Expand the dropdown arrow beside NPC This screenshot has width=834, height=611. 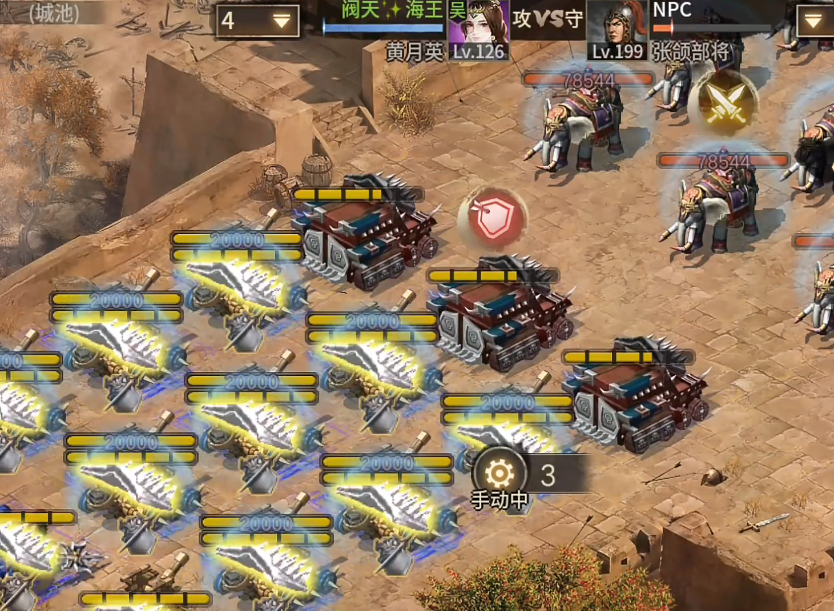[813, 20]
